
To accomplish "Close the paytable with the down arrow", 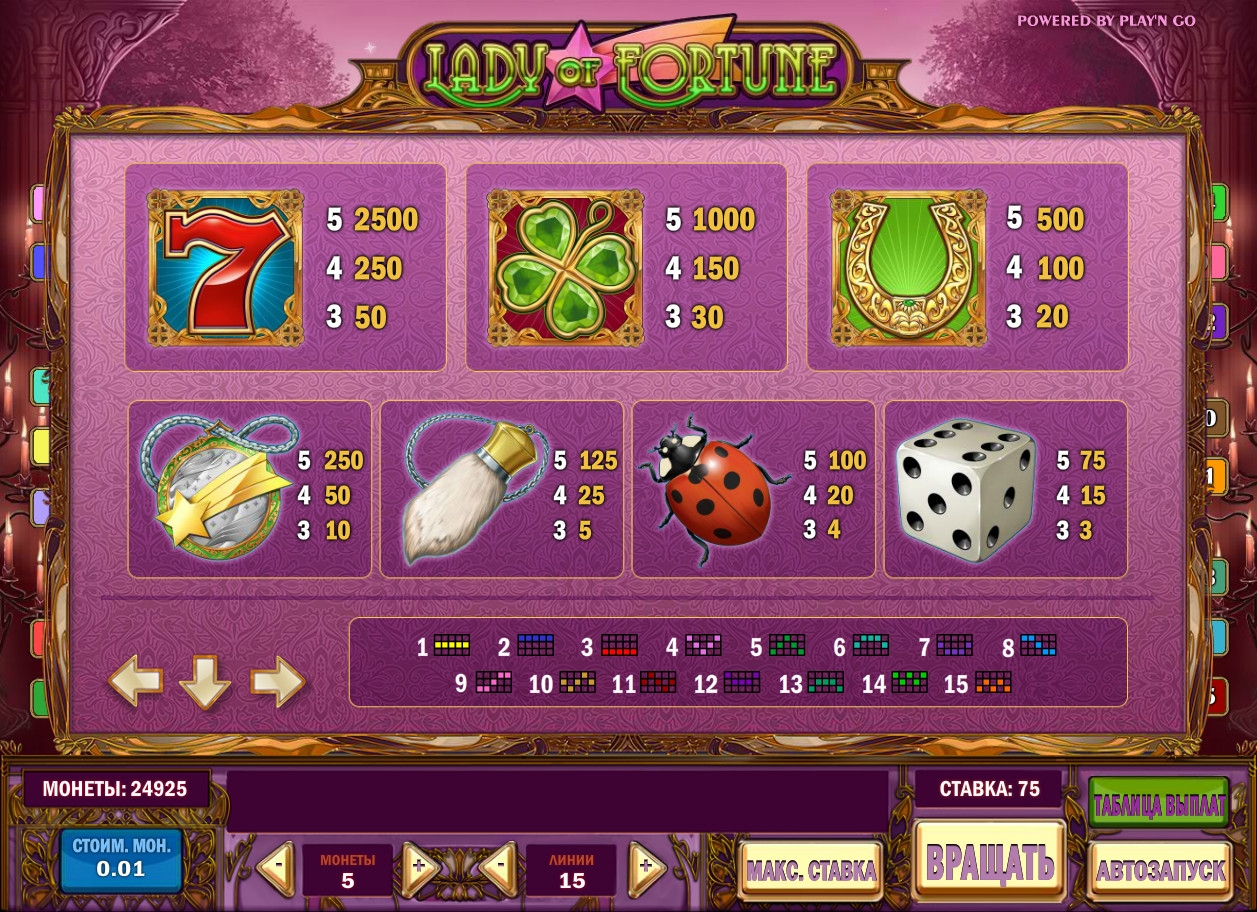I will [x=205, y=684].
